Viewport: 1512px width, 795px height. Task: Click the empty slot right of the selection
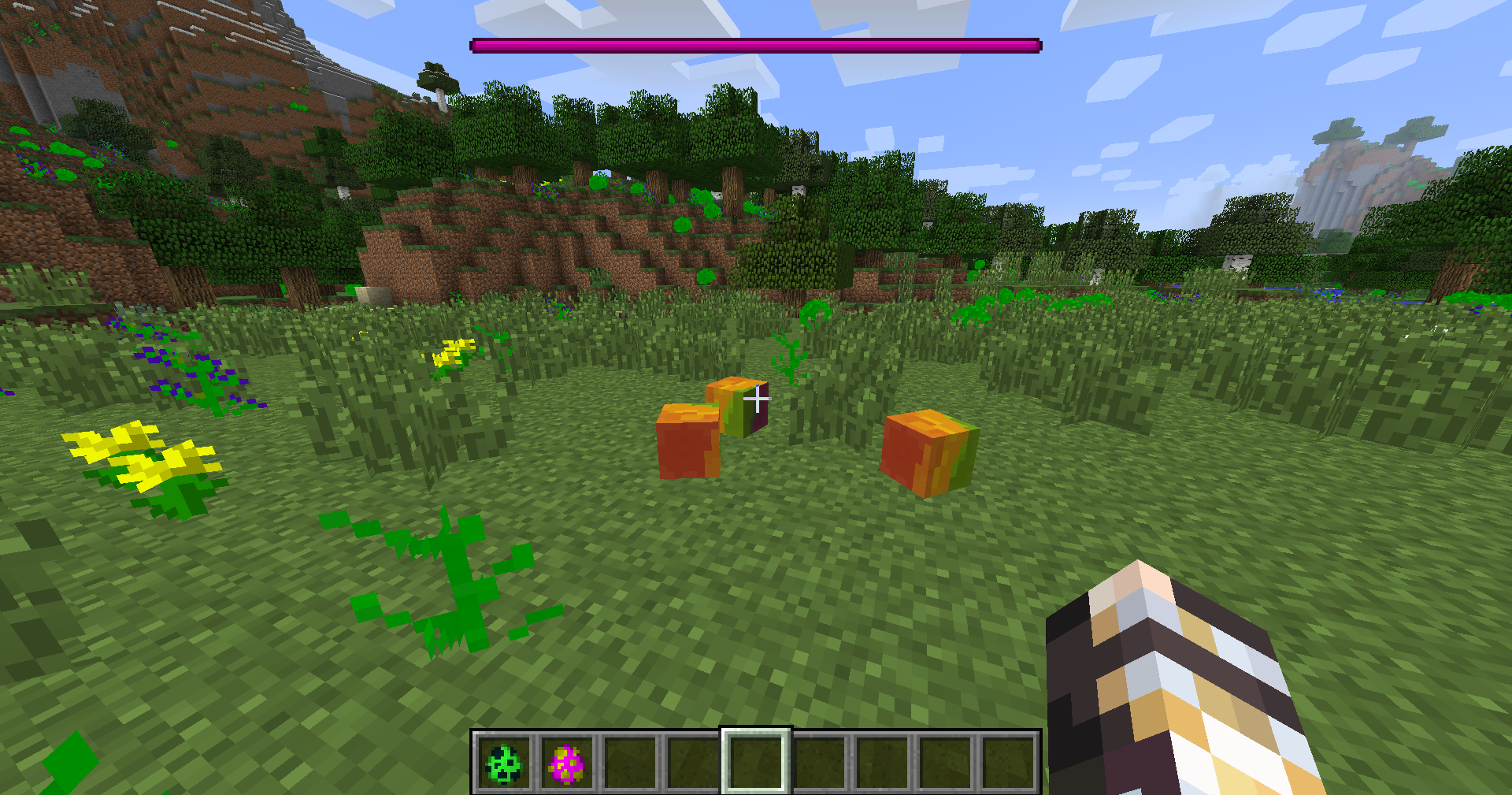tap(819, 763)
